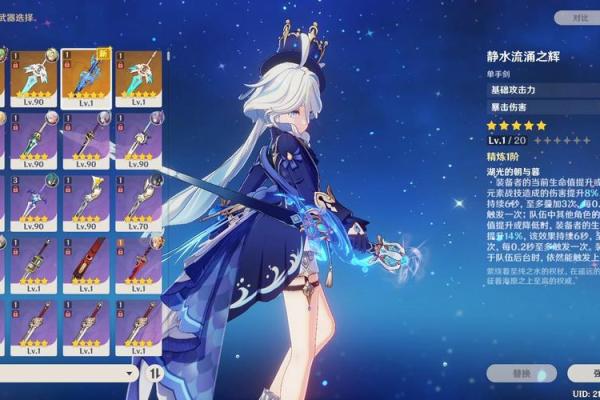600x400 pixels.
Task: Select the five-star Lv.1 sword without a badge
Action: pos(138,78)
